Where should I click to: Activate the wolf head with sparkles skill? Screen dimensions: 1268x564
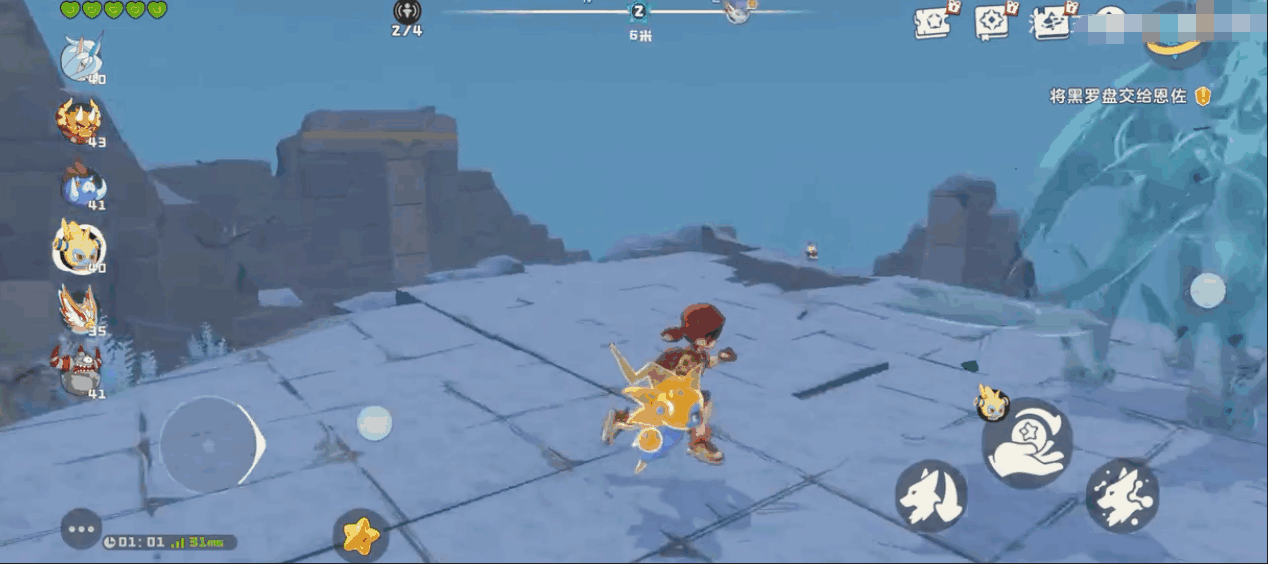click(1122, 495)
